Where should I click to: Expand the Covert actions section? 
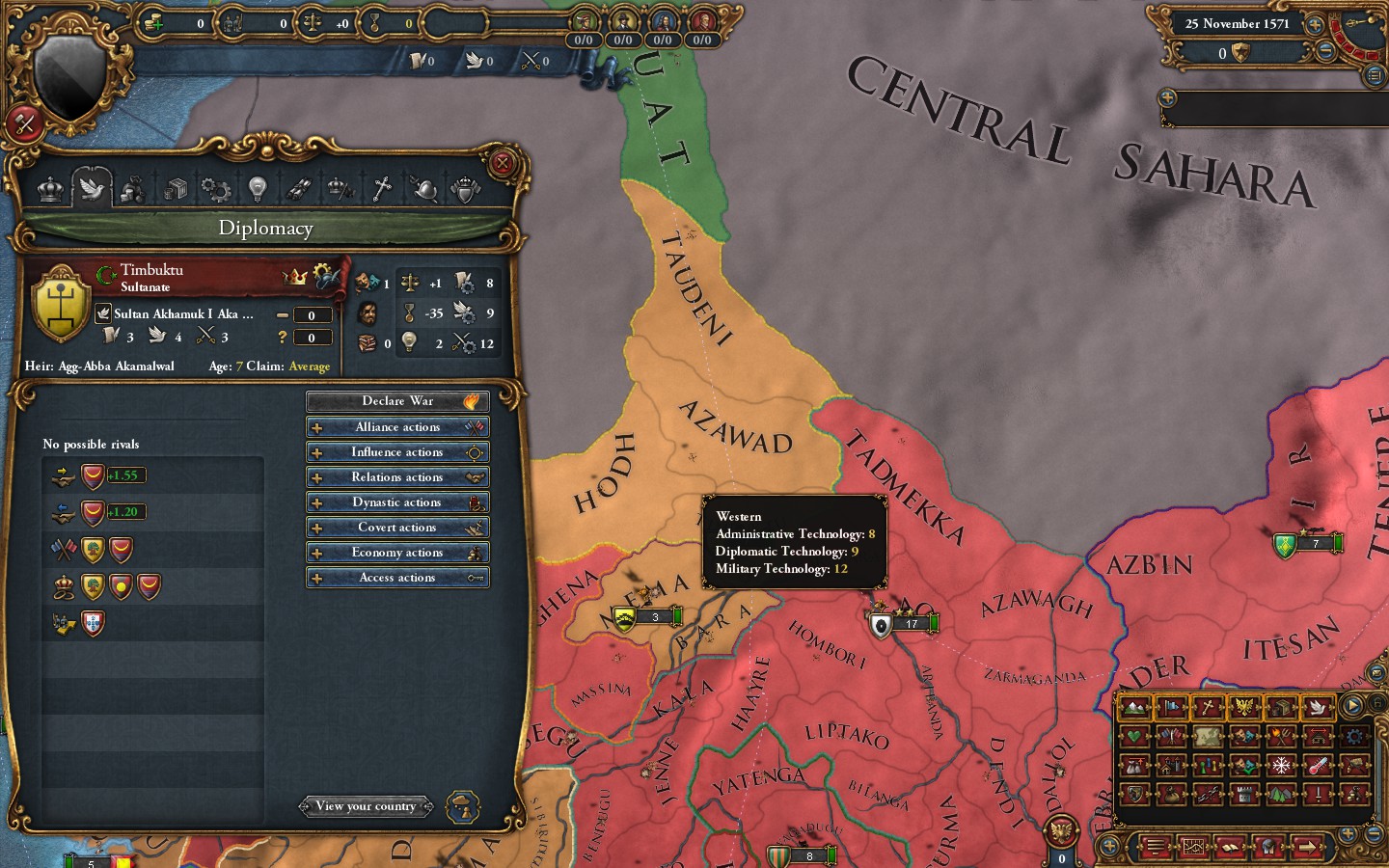point(397,527)
